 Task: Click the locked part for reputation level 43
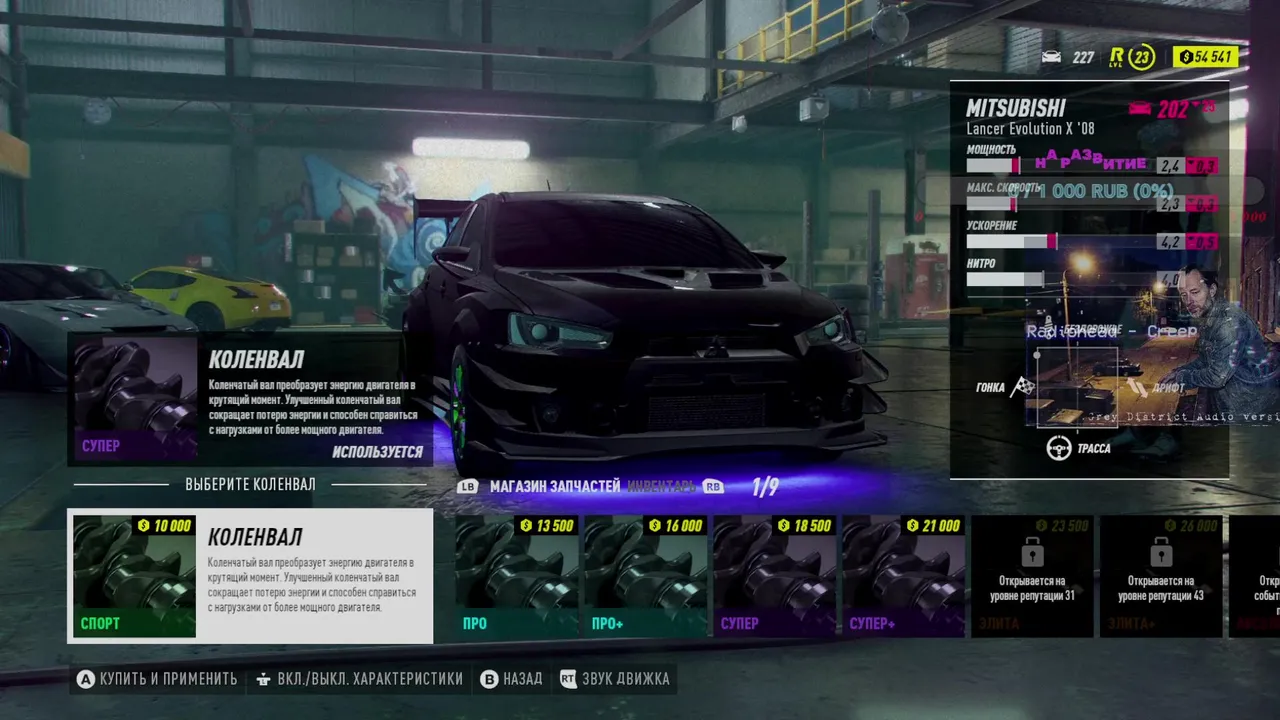point(1160,576)
